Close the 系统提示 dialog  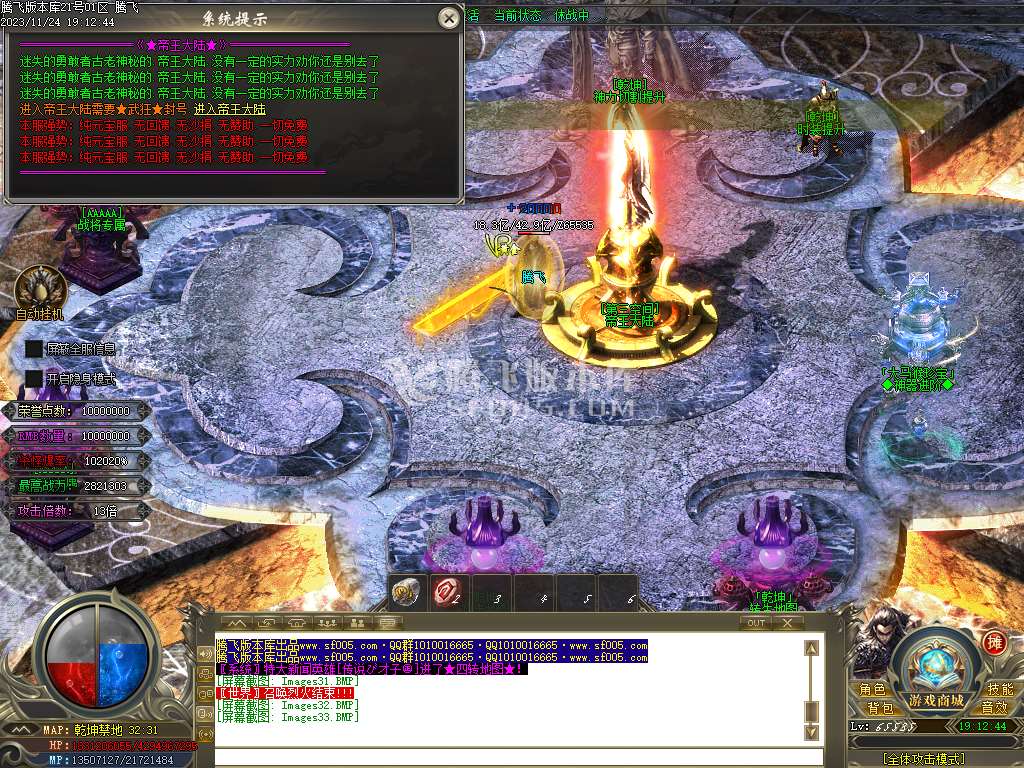point(450,18)
